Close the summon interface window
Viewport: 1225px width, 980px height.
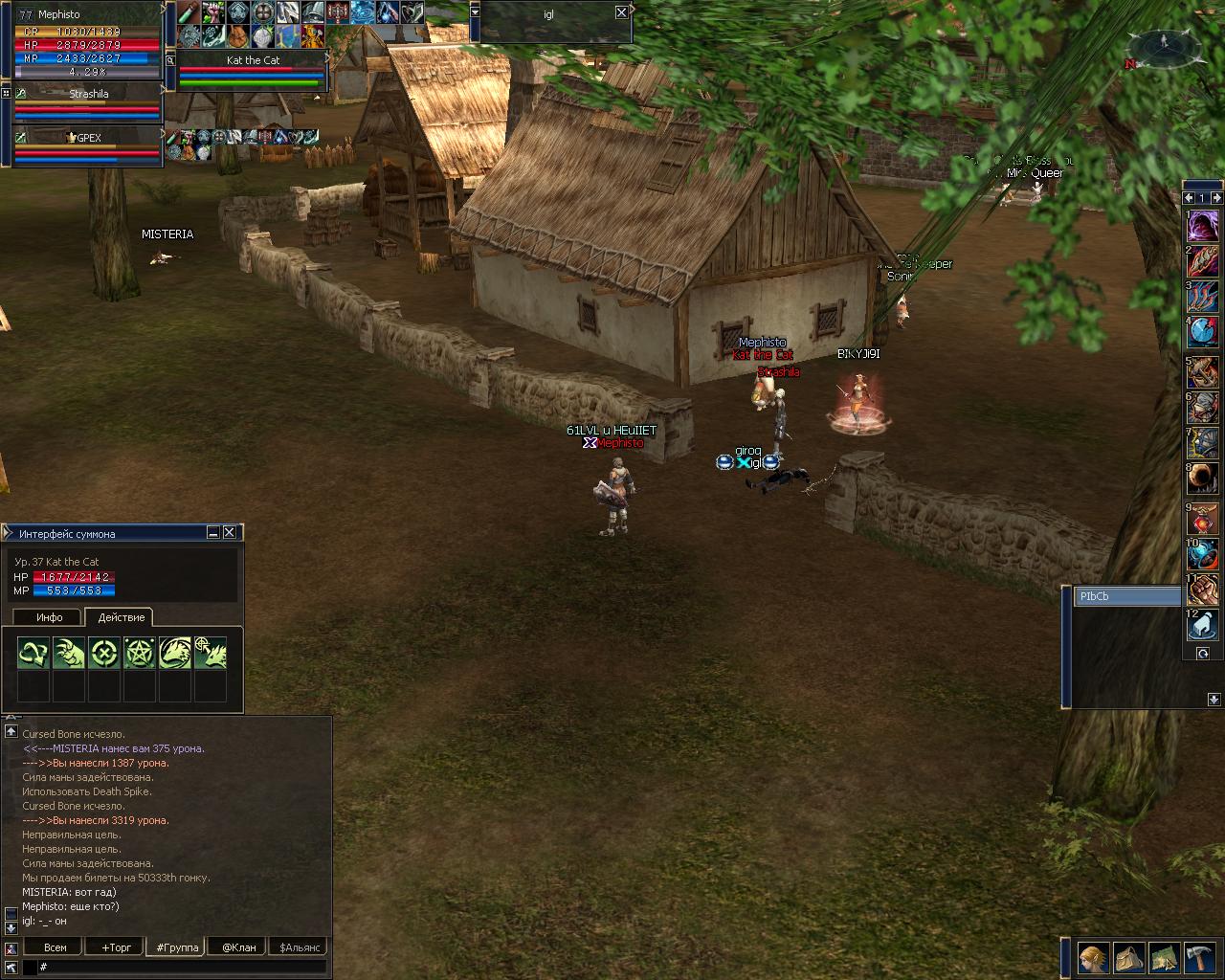[230, 533]
